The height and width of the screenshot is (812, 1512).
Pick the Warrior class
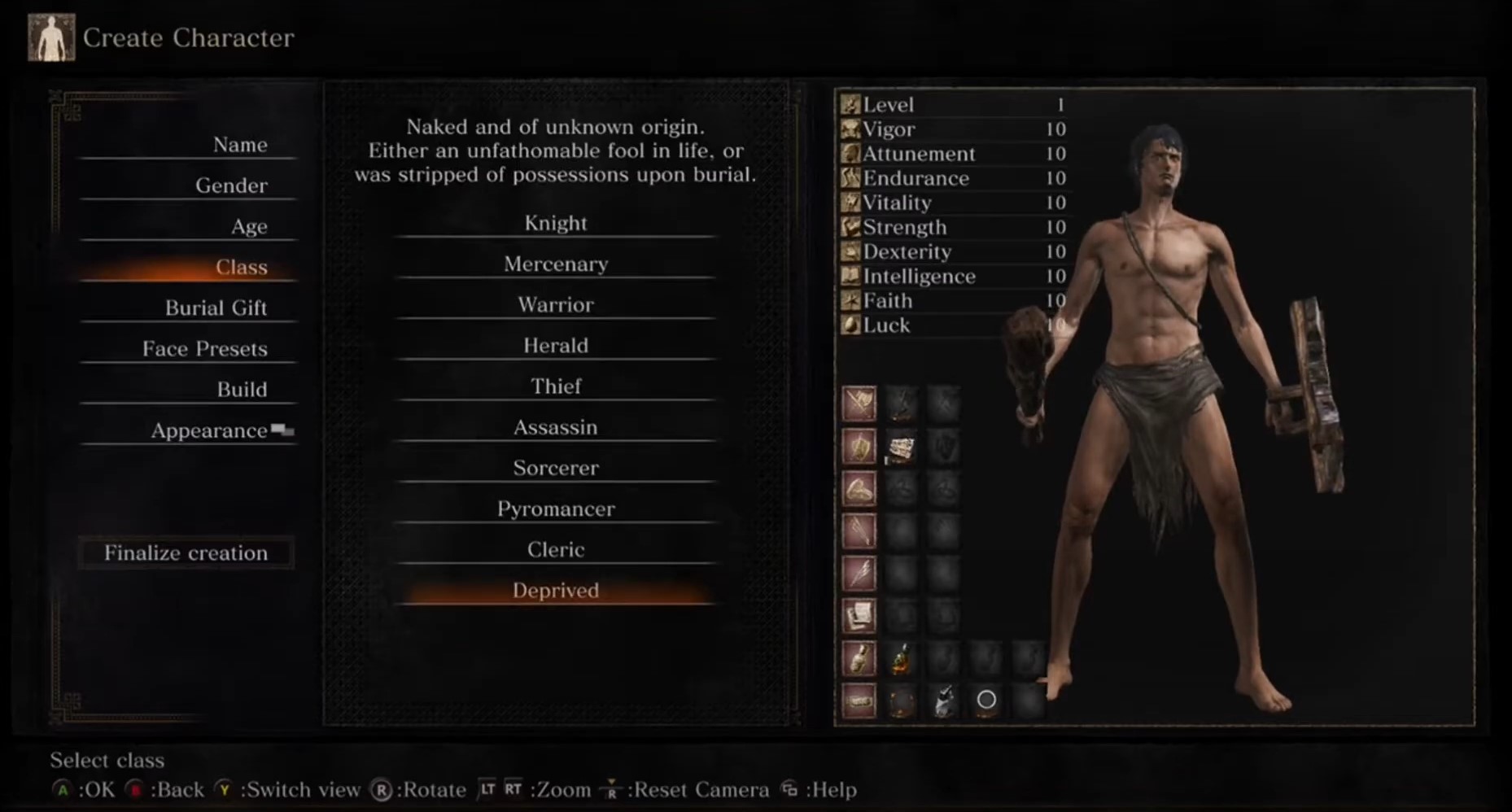click(555, 304)
